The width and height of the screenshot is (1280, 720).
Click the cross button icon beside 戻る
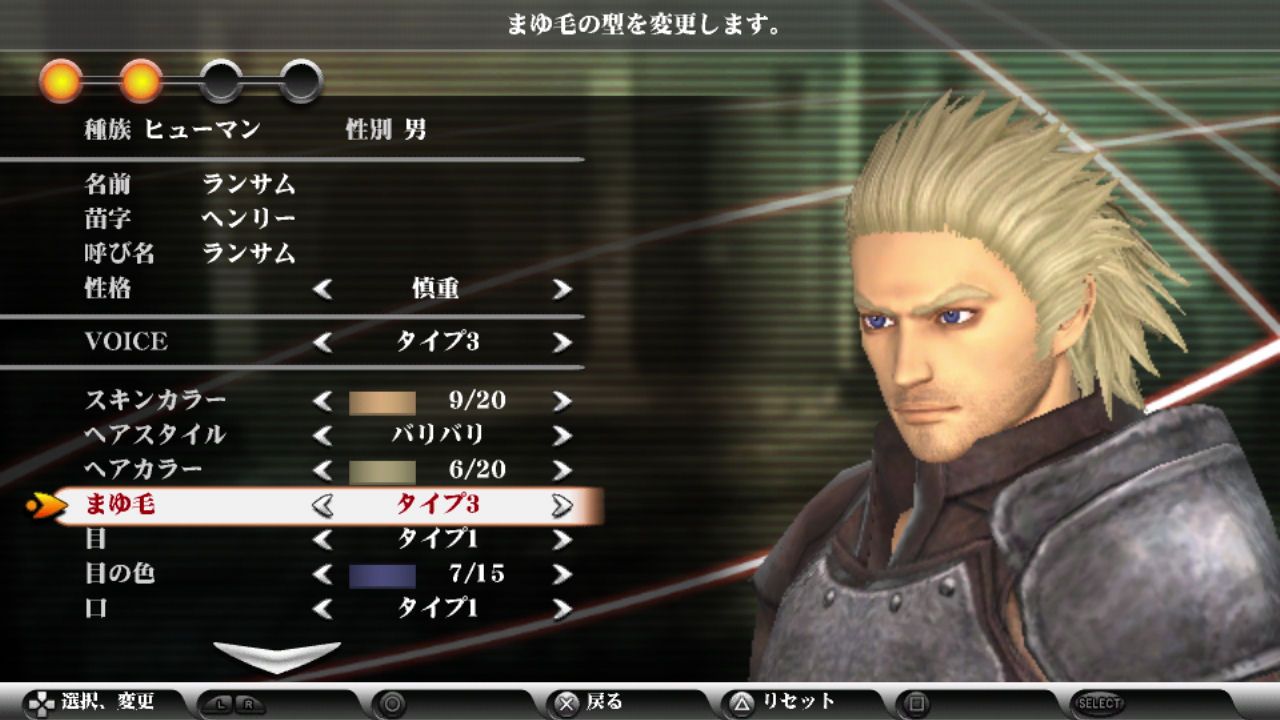pyautogui.click(x=564, y=704)
